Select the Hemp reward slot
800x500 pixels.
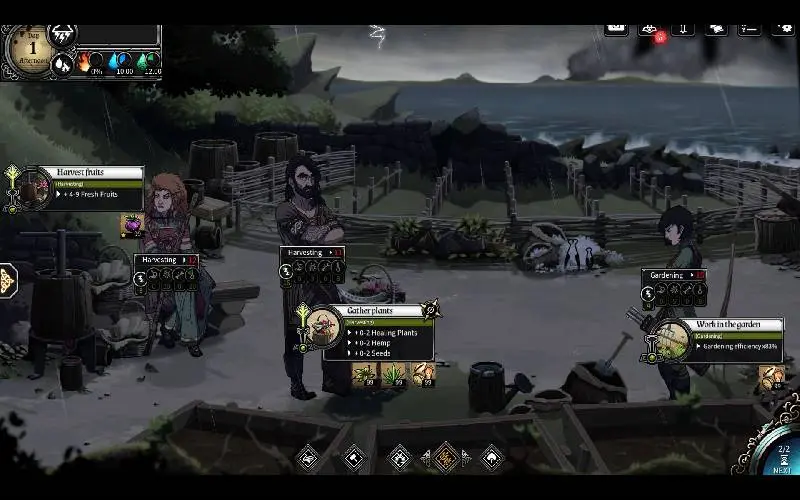coord(394,375)
